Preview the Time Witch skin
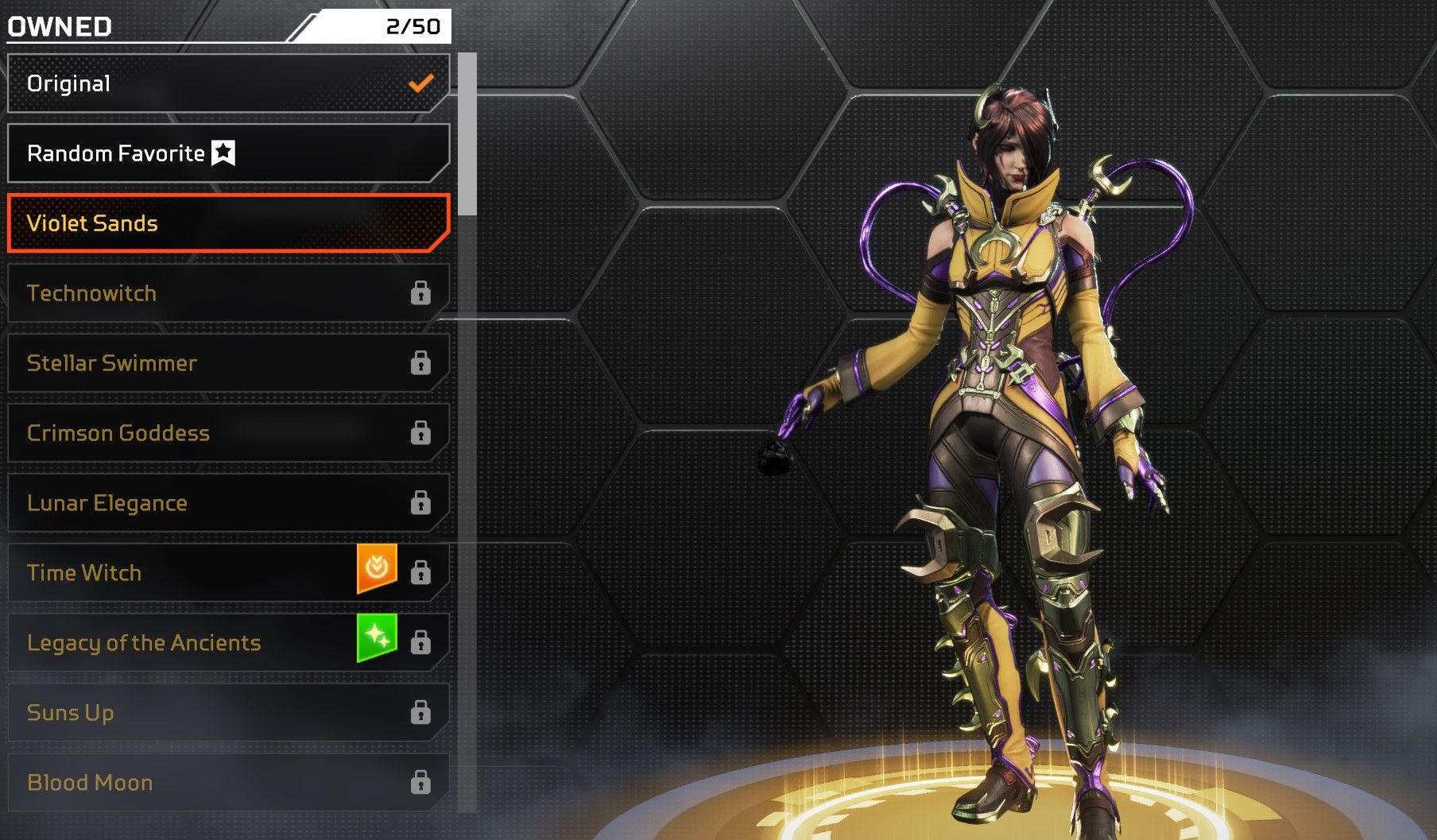The height and width of the screenshot is (840, 1437). click(x=191, y=573)
